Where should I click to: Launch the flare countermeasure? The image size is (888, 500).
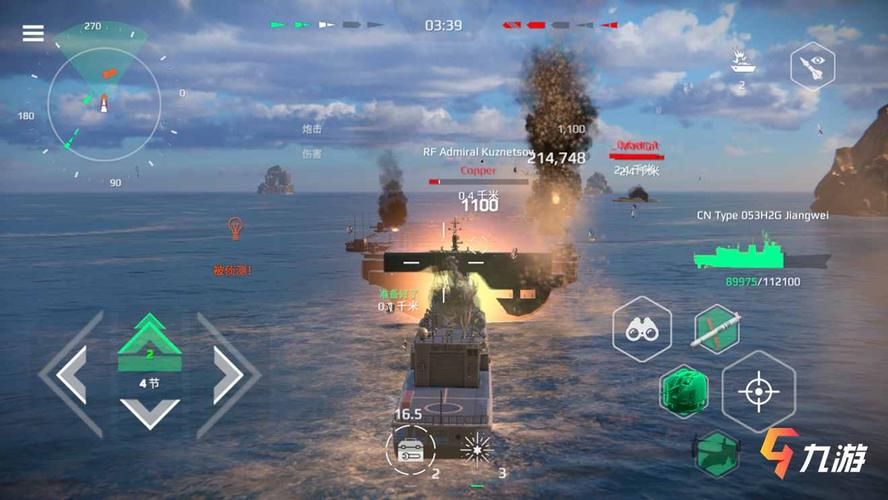pyautogui.click(x=477, y=447)
